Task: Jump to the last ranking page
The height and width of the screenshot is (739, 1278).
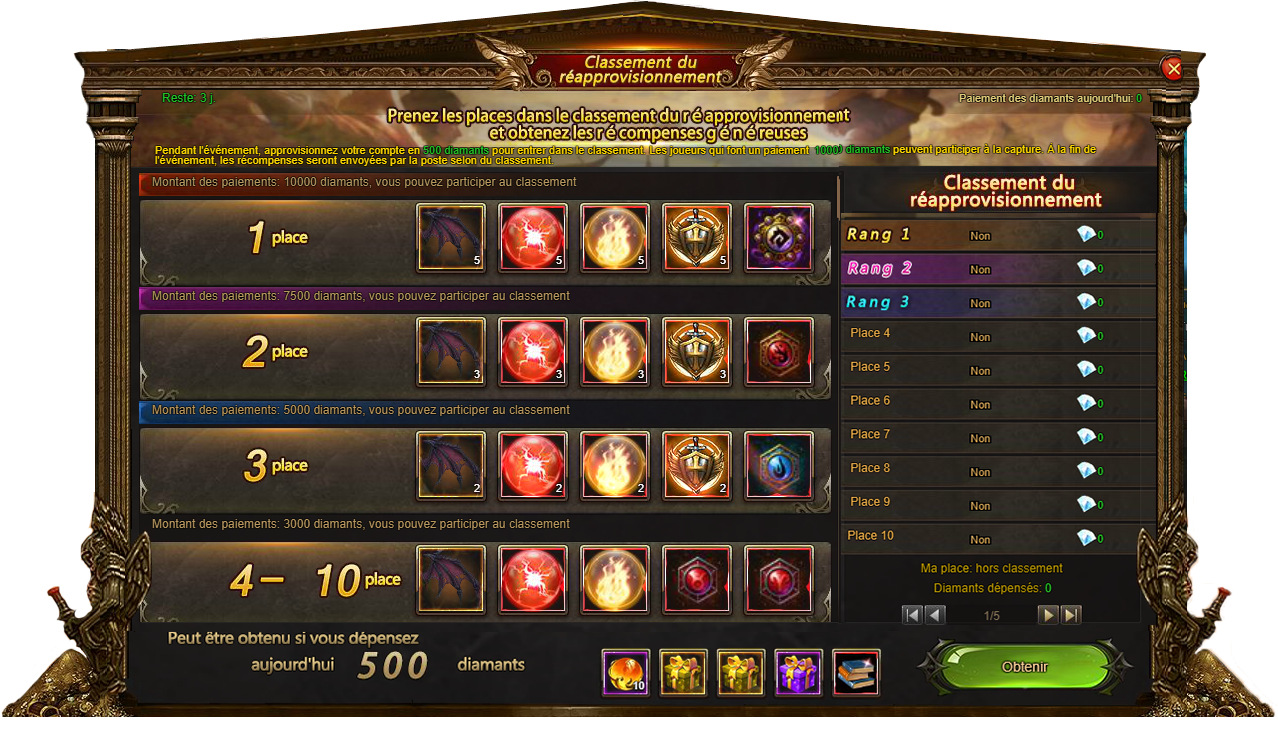Action: 1071,615
